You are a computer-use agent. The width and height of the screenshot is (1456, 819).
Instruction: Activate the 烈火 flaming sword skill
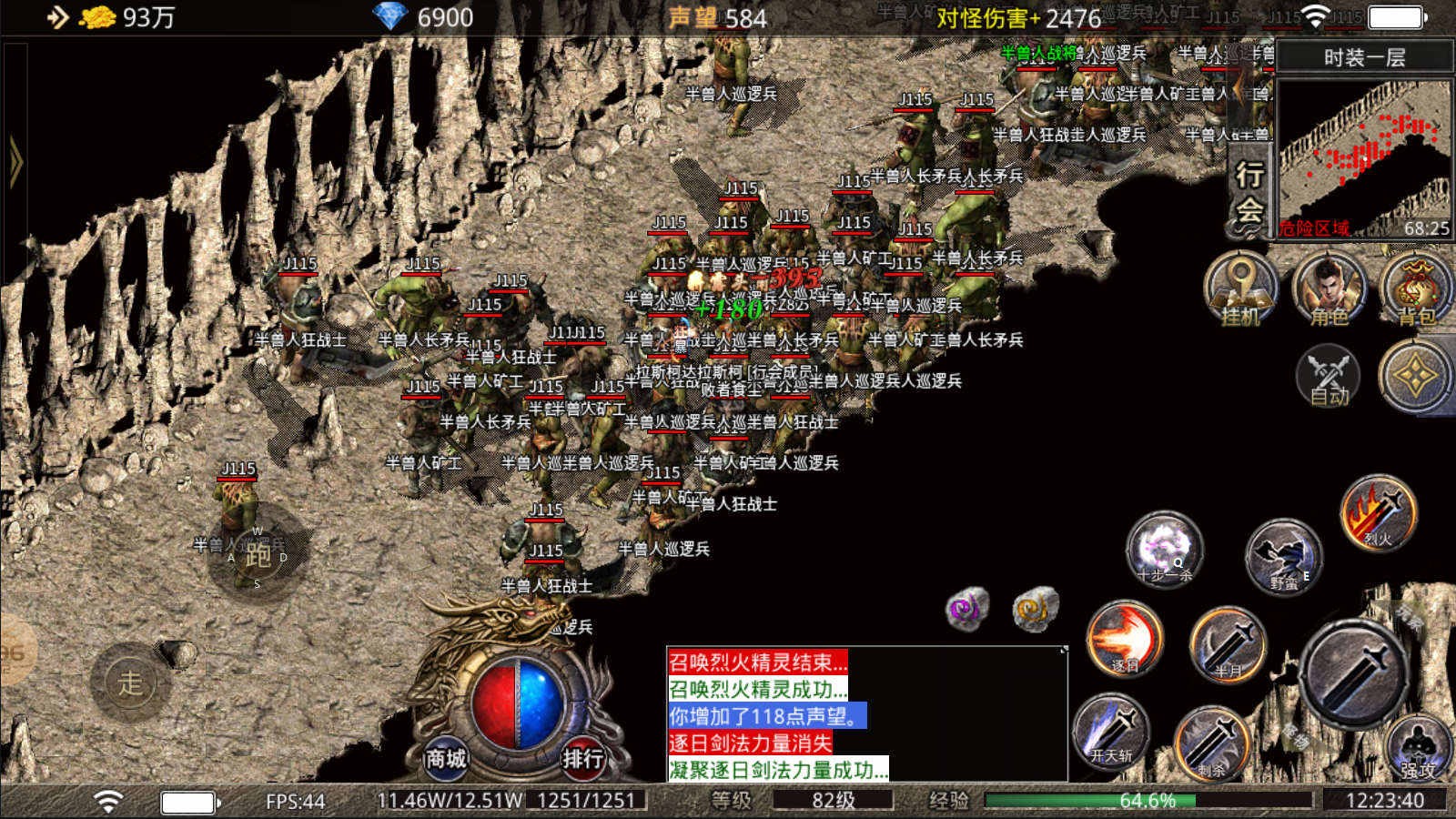[1378, 512]
